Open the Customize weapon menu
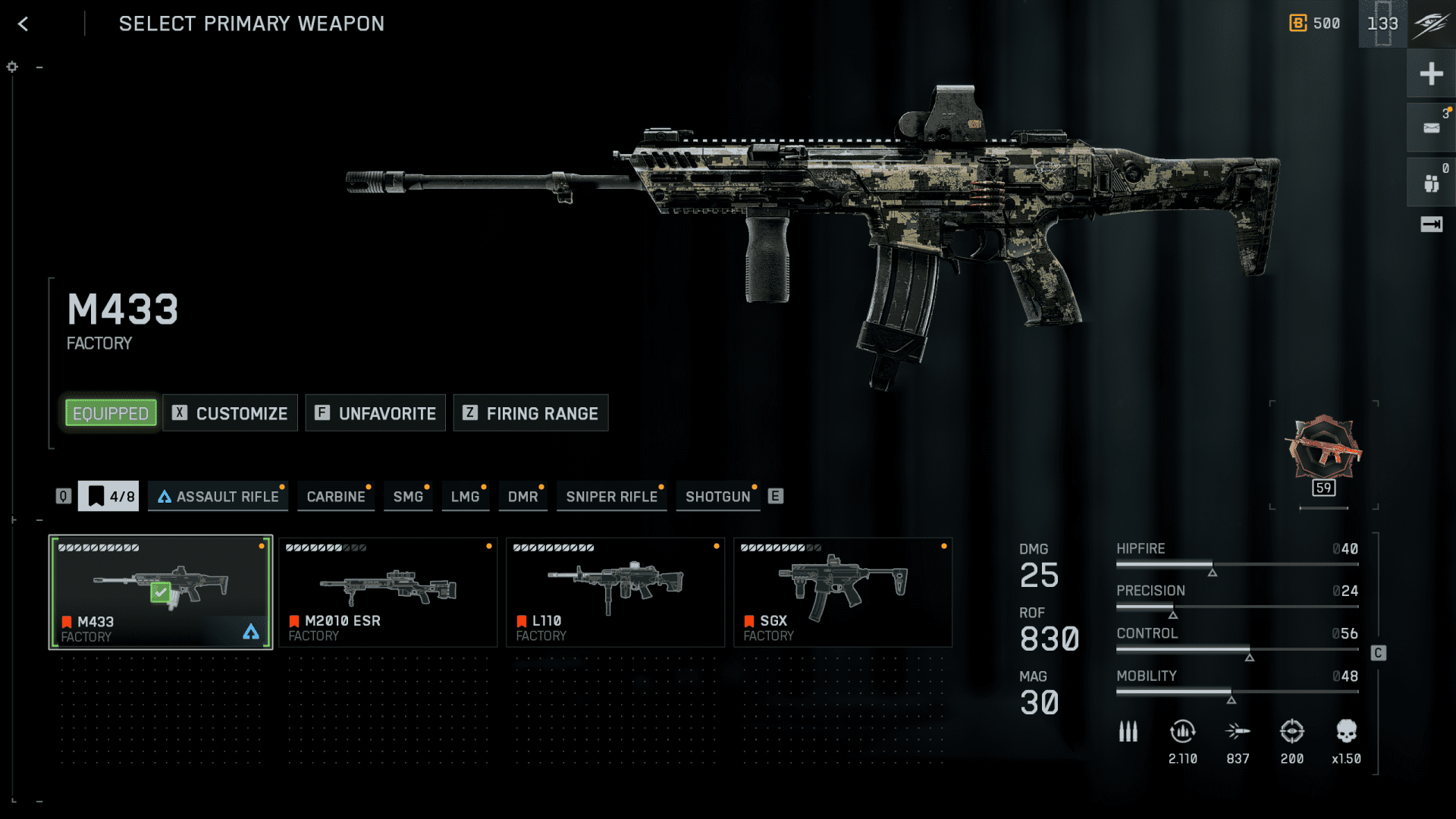The height and width of the screenshot is (819, 1456). (231, 413)
